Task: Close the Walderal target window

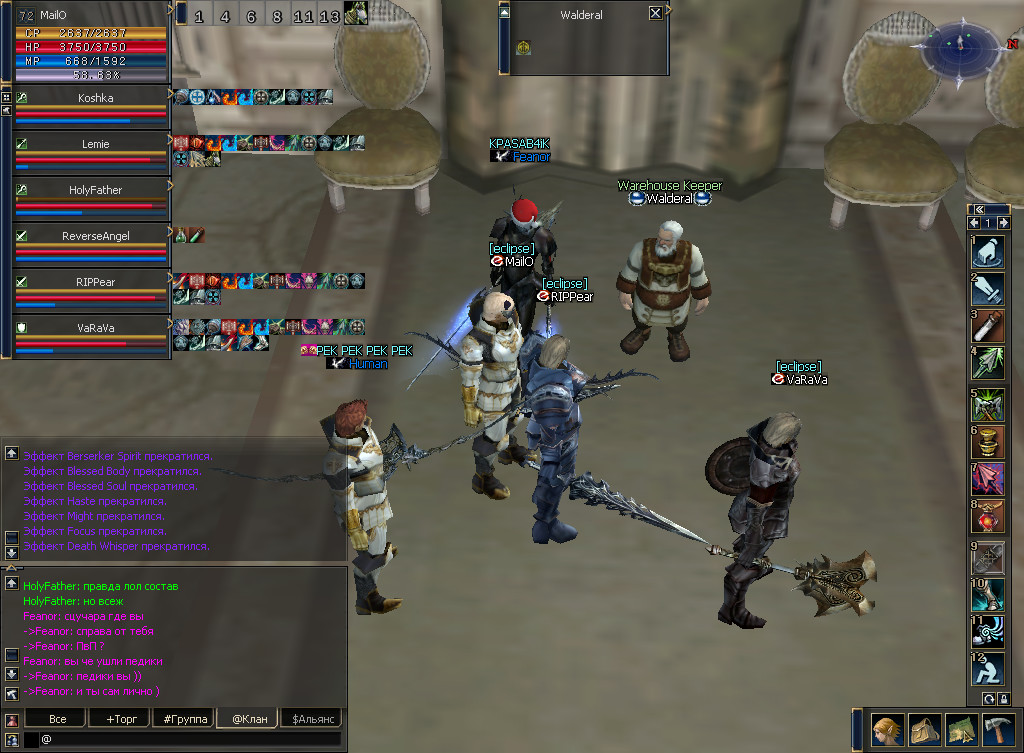Action: tap(655, 14)
